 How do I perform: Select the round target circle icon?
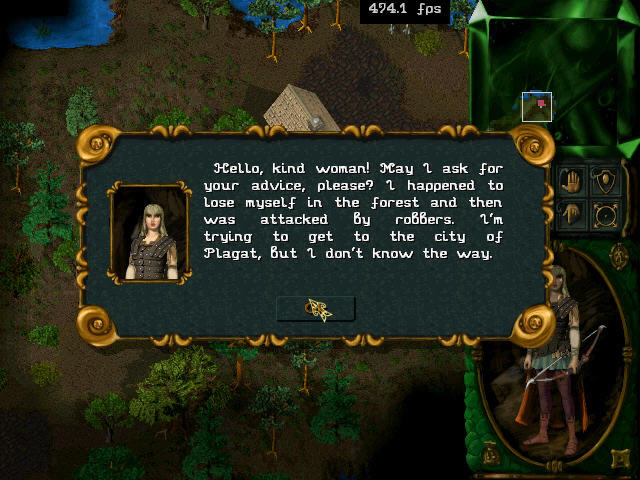tap(605, 213)
